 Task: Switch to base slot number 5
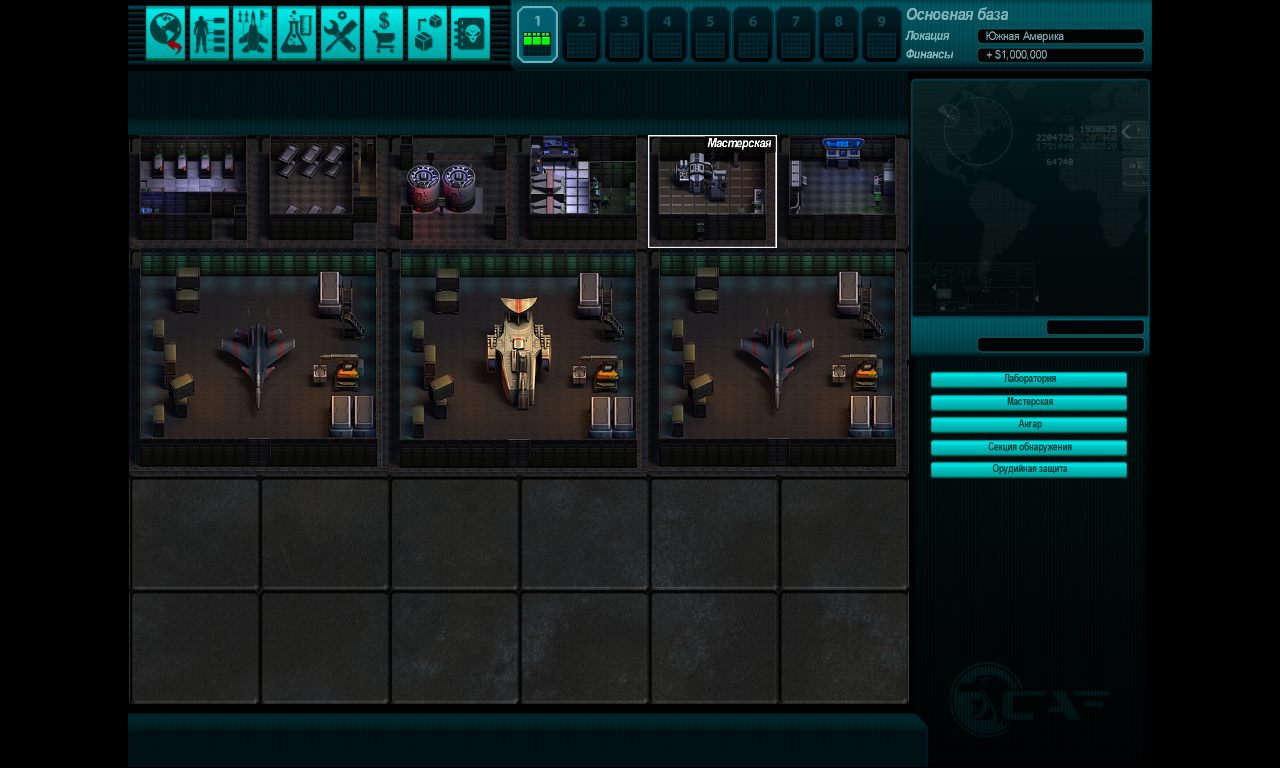pyautogui.click(x=710, y=34)
